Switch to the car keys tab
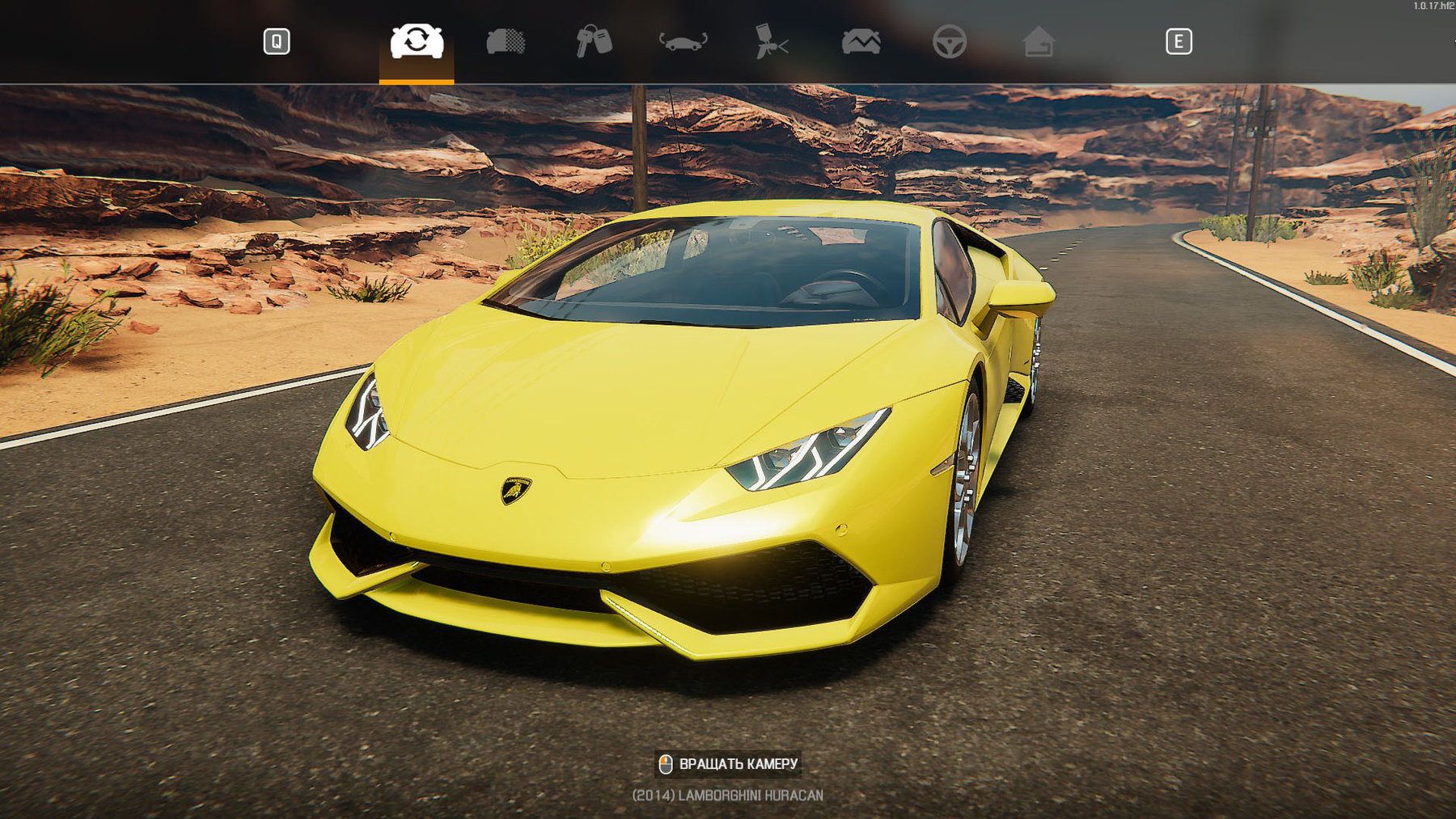 click(594, 41)
